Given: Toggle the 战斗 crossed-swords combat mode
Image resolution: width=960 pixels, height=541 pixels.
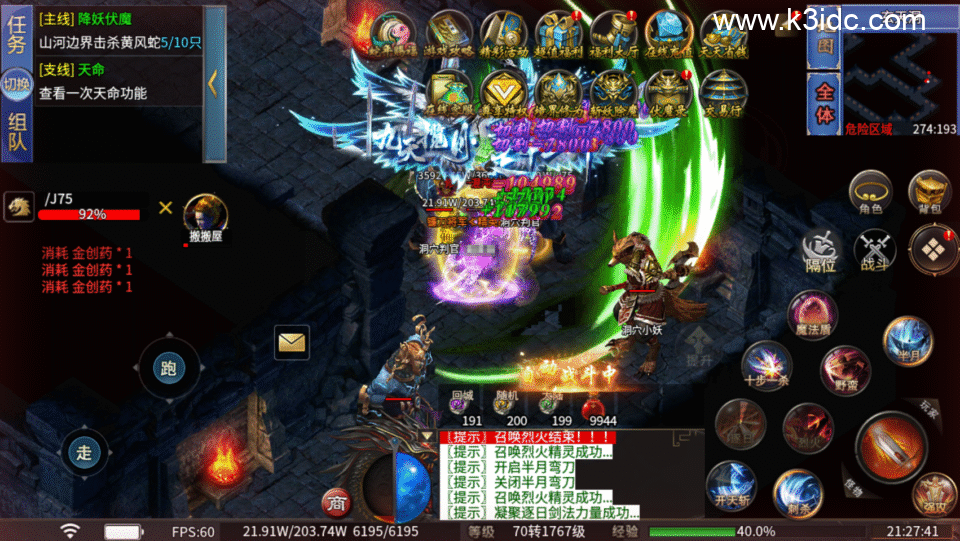Looking at the screenshot, I should 874,249.
